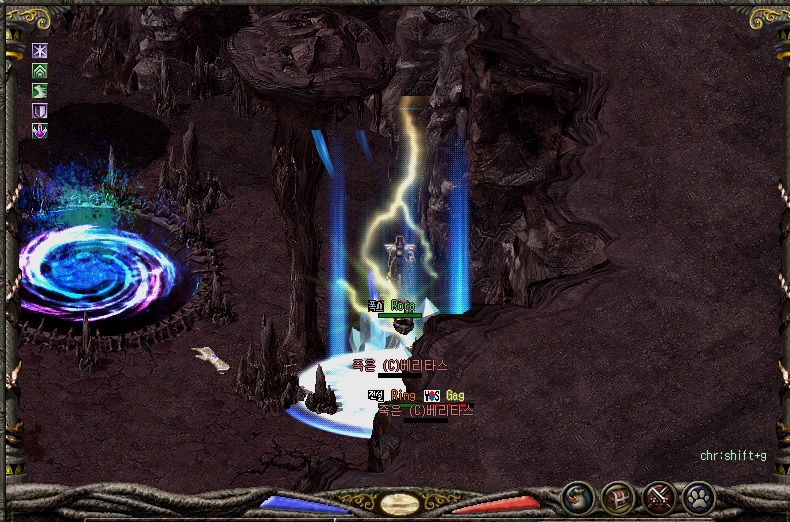Select the crossed swords button
The height and width of the screenshot is (522, 790).
[659, 496]
